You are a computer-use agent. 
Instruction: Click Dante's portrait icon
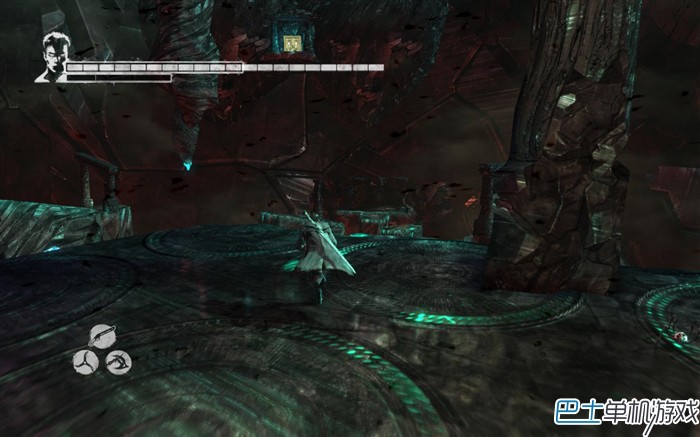52,57
